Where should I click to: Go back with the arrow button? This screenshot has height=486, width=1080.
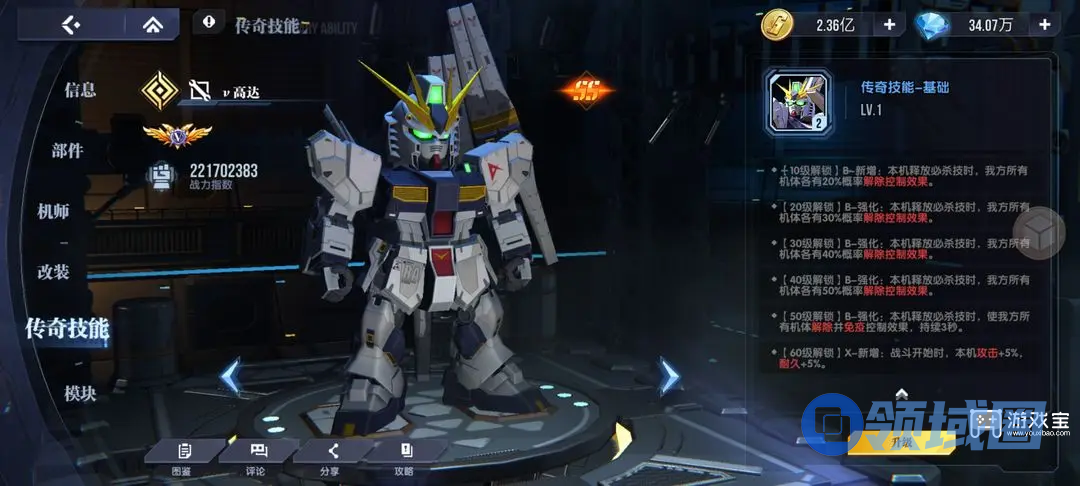(x=69, y=24)
